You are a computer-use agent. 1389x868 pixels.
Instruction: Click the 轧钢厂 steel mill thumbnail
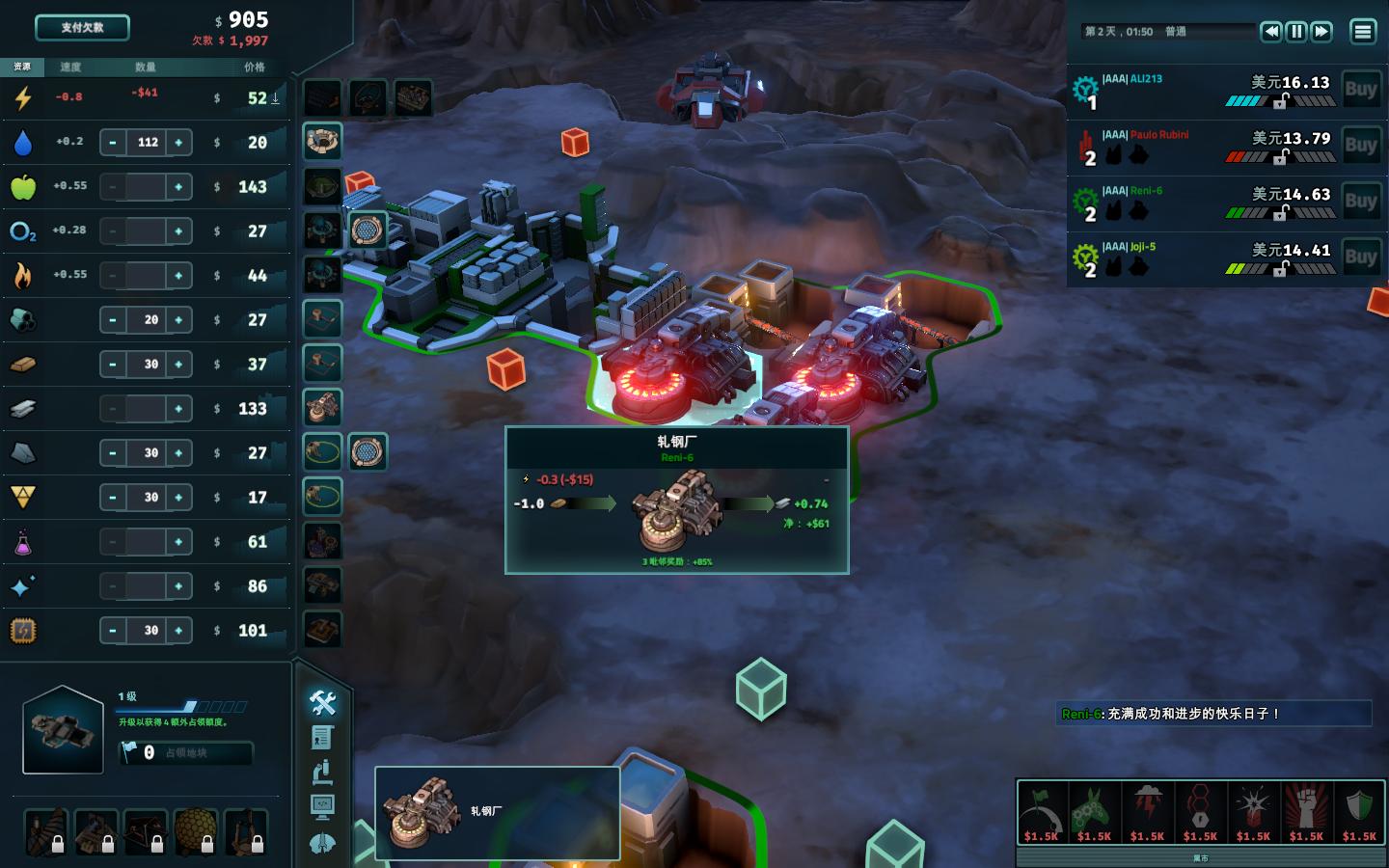click(x=422, y=813)
